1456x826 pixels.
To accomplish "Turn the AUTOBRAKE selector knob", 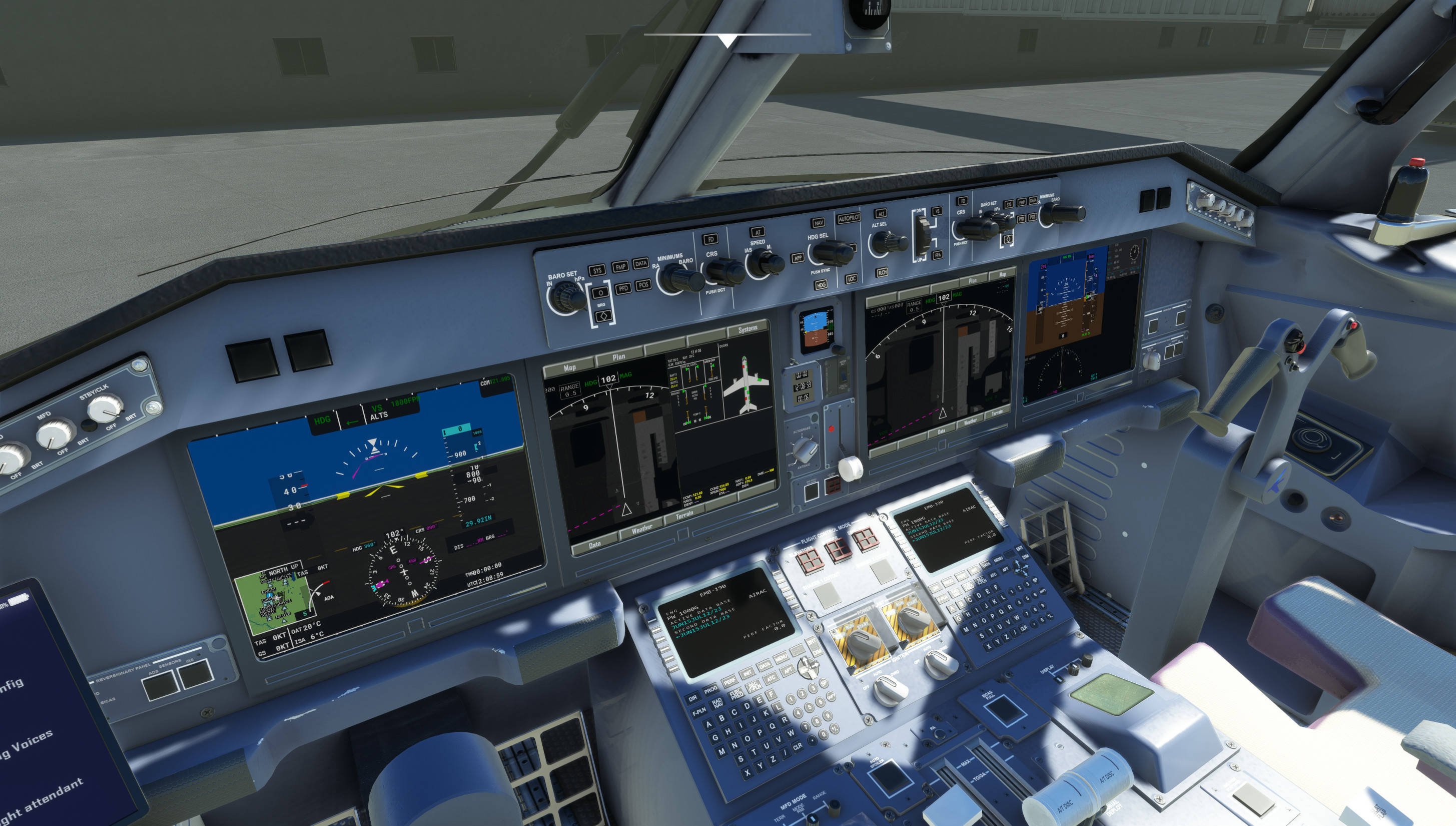I will (806, 452).
